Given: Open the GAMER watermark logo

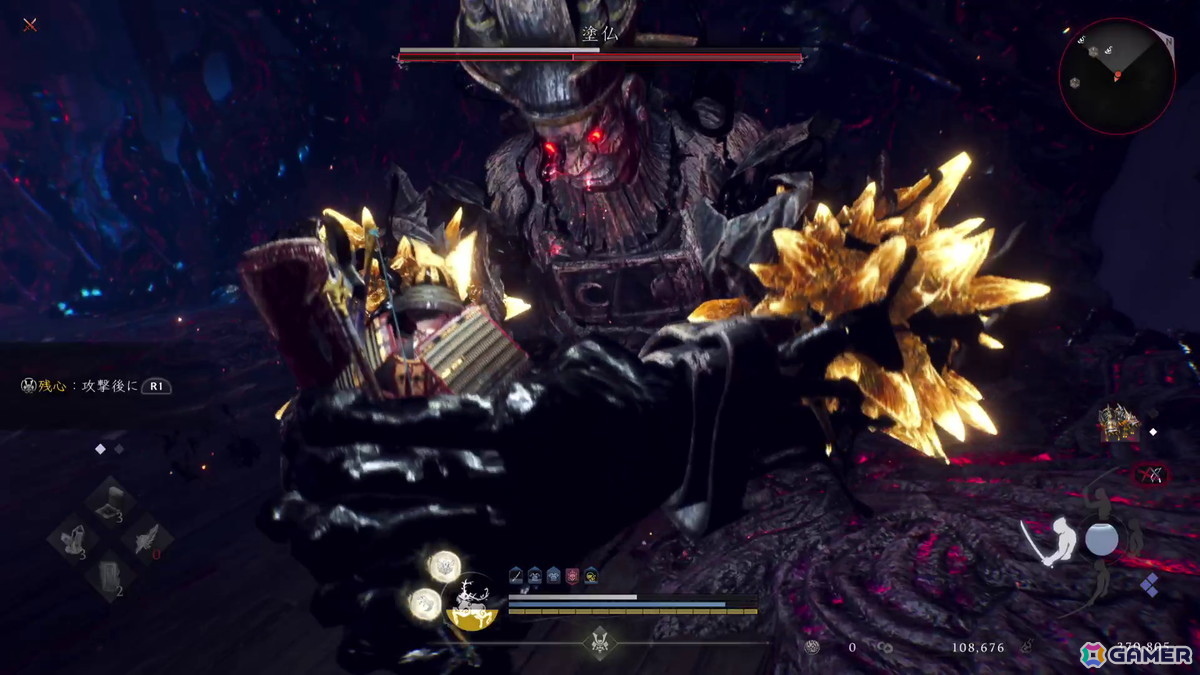Looking at the screenshot, I should pyautogui.click(x=1138, y=654).
